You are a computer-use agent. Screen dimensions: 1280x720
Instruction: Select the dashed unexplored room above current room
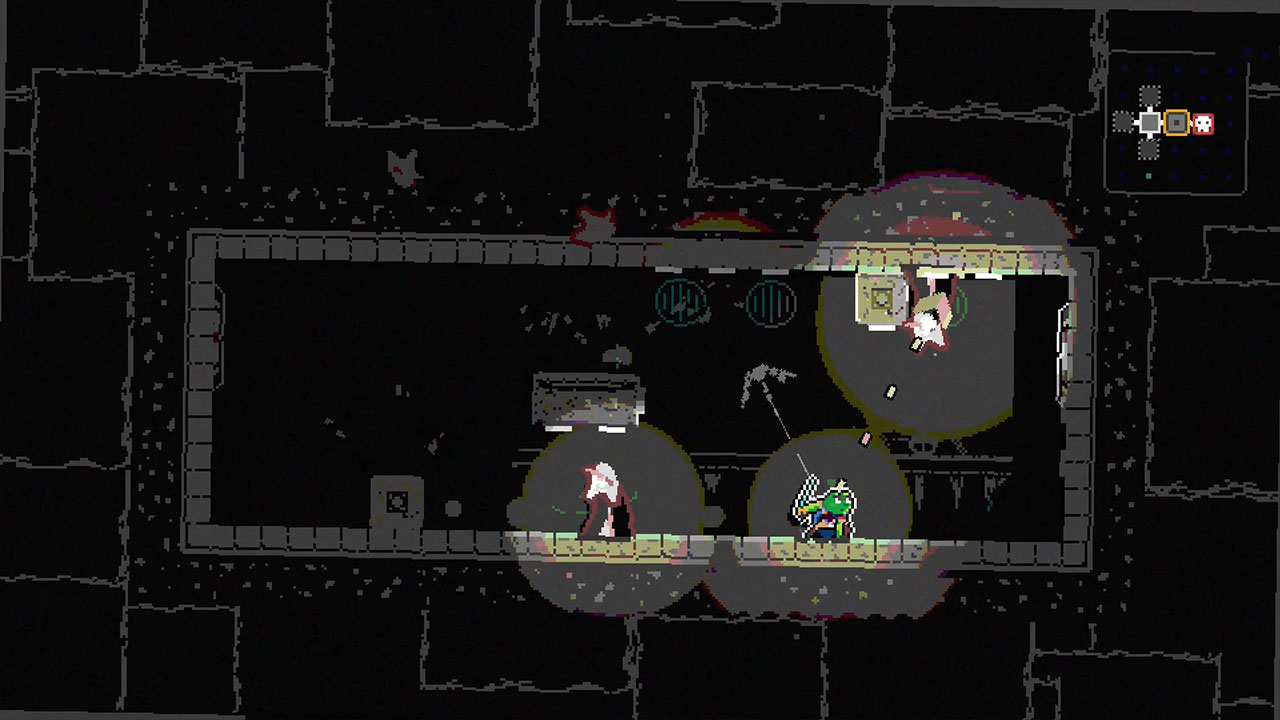[x=1149, y=95]
